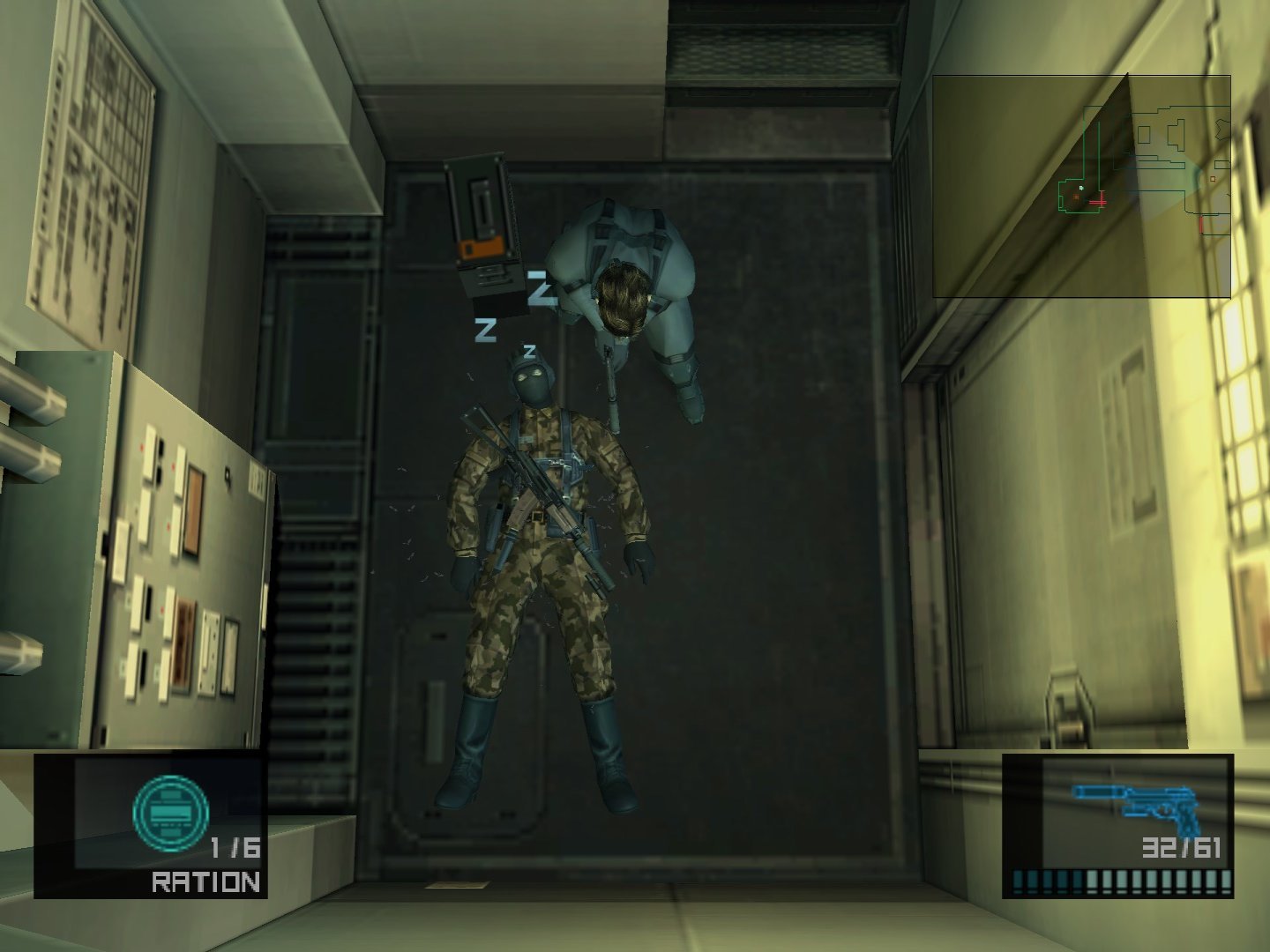Select the red enemy marker on the Soliton radar

1102,202
